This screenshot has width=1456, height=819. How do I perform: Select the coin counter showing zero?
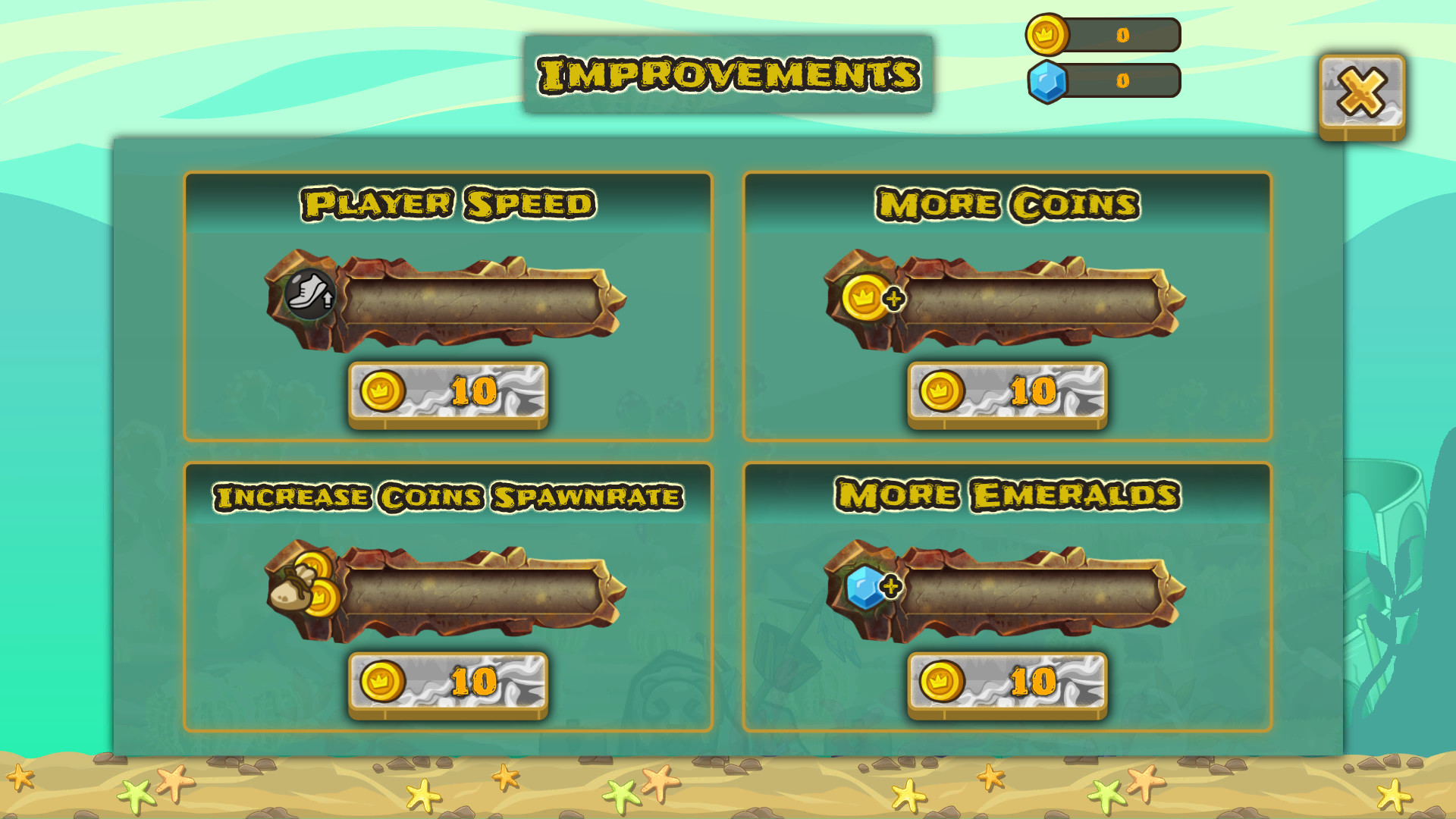point(1121,34)
